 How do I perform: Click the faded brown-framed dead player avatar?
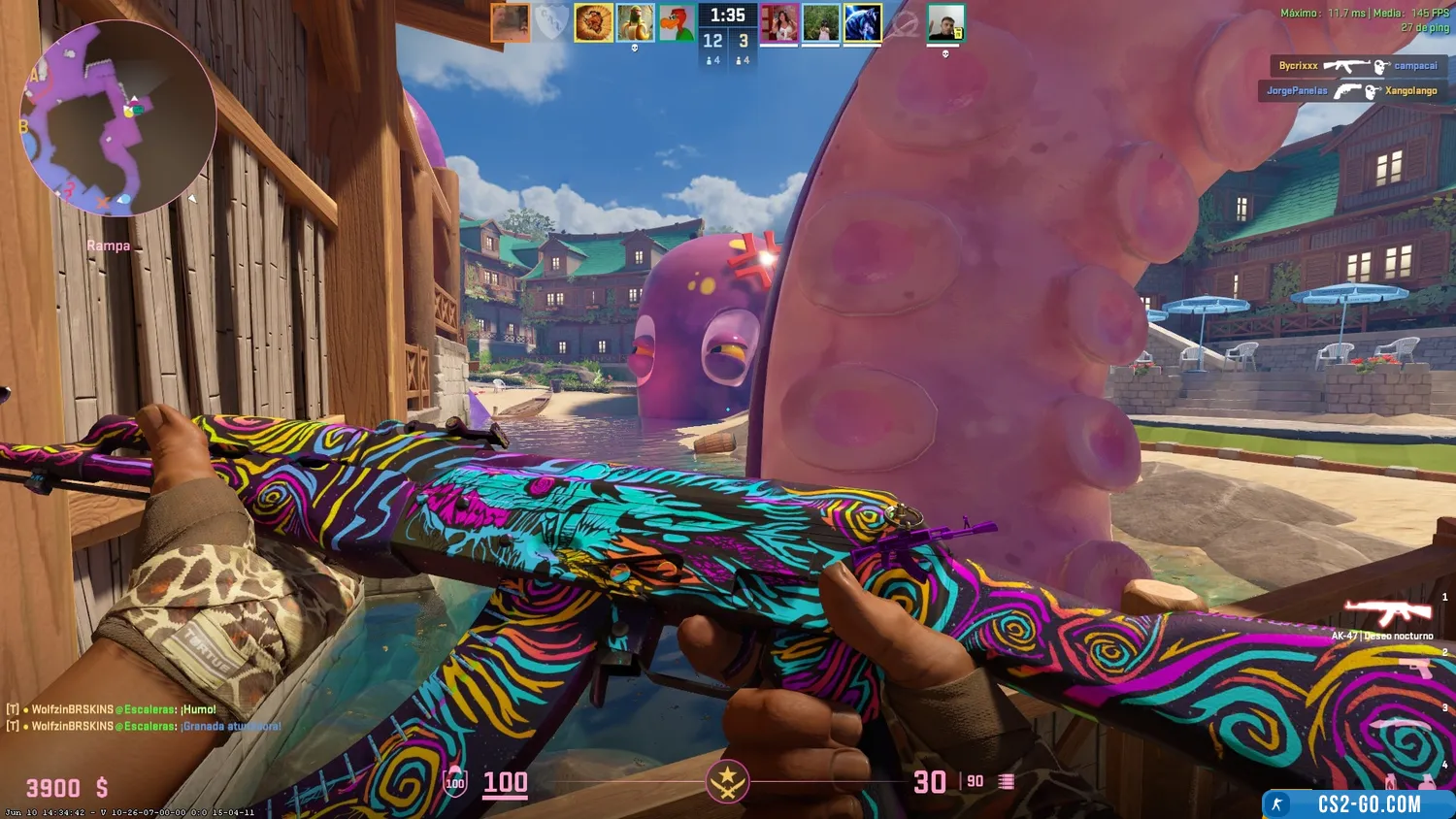510,23
